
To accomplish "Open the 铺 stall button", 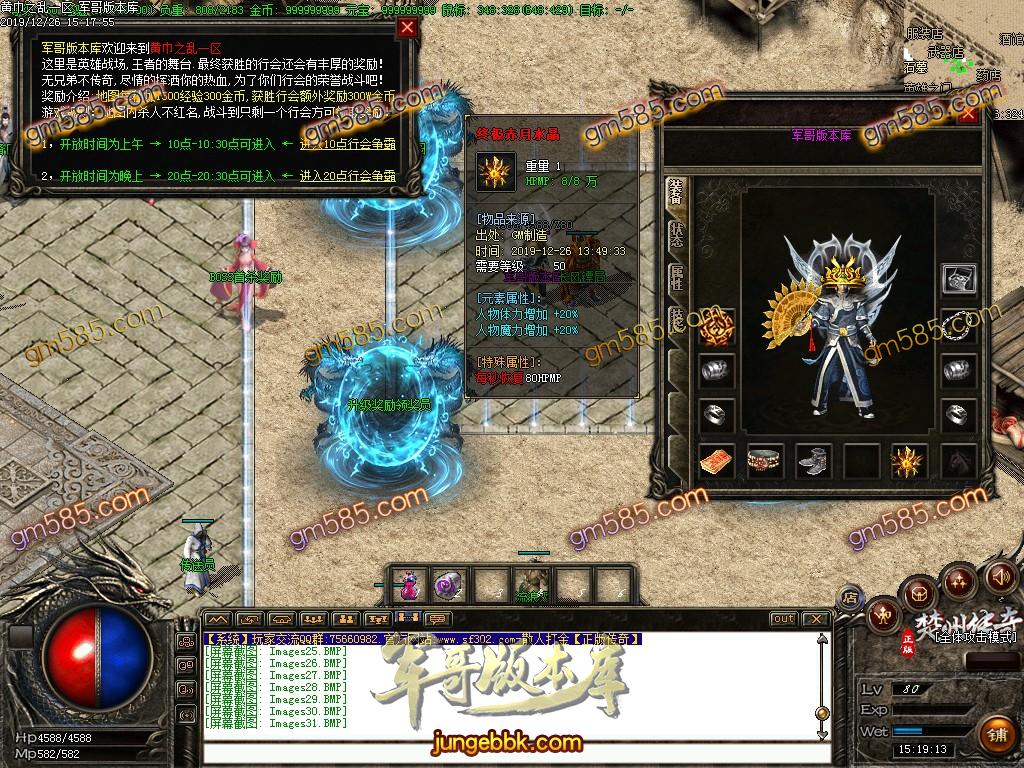I will click(x=996, y=735).
